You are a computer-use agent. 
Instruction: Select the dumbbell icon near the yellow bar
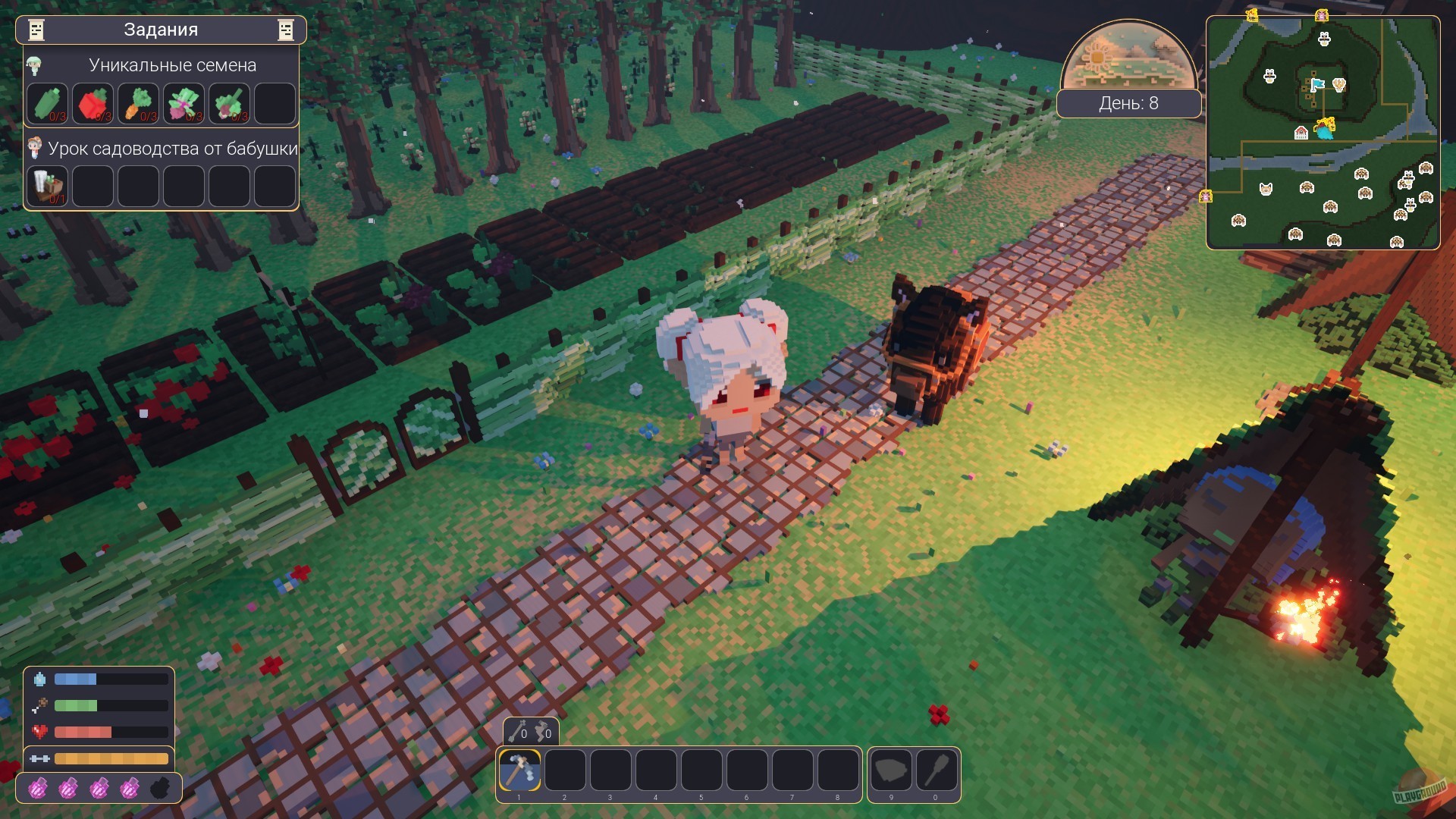[41, 758]
